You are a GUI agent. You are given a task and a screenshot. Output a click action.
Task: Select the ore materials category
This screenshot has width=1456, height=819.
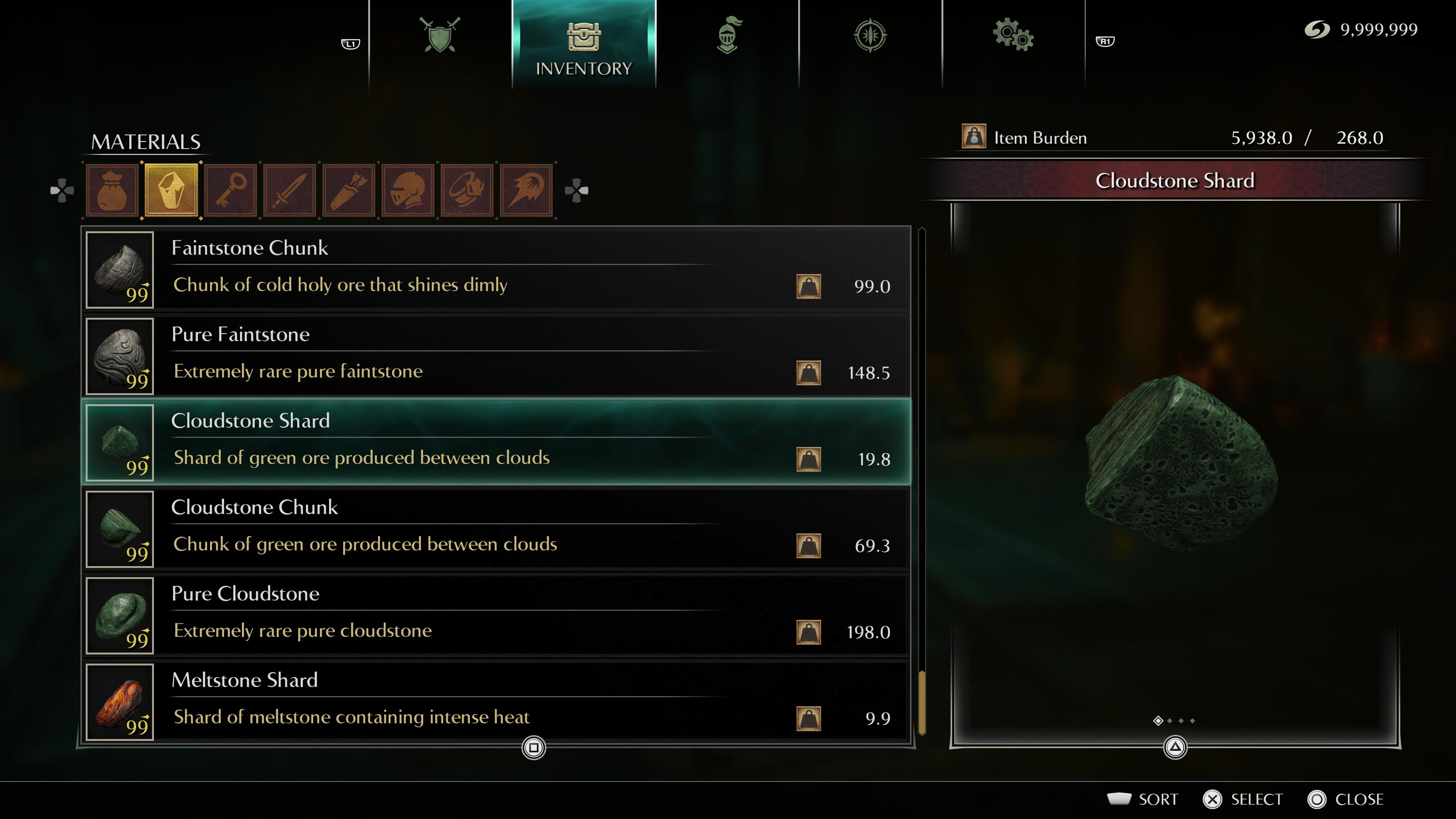coord(172,190)
